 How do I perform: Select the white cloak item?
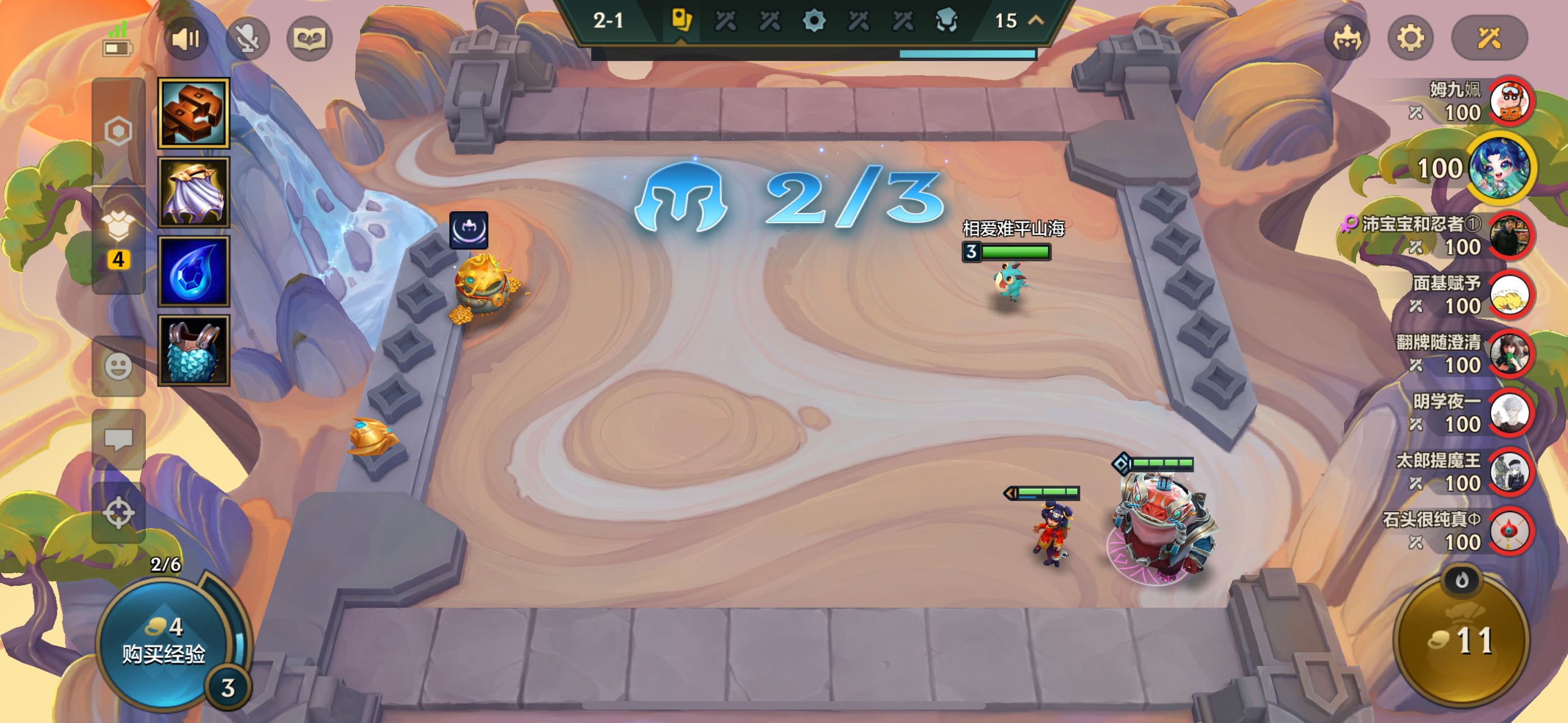point(193,192)
